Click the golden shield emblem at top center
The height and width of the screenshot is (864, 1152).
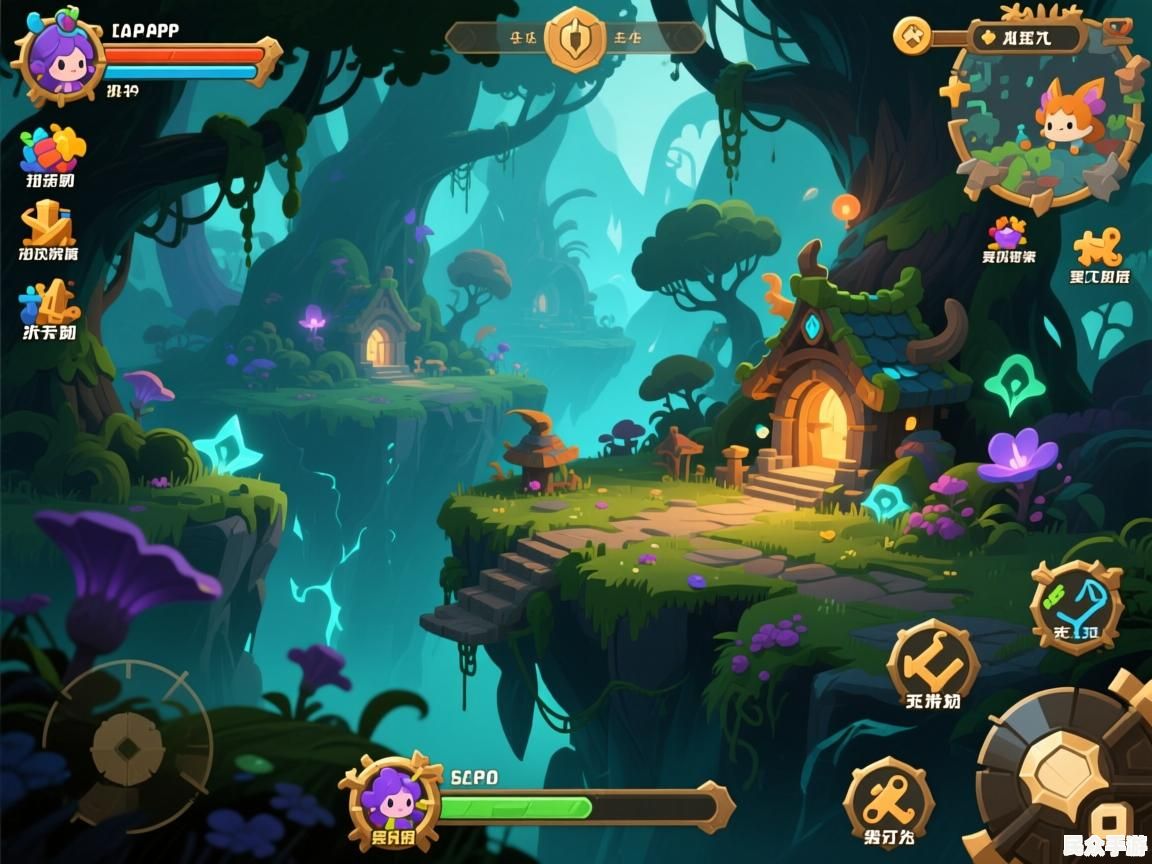(575, 38)
